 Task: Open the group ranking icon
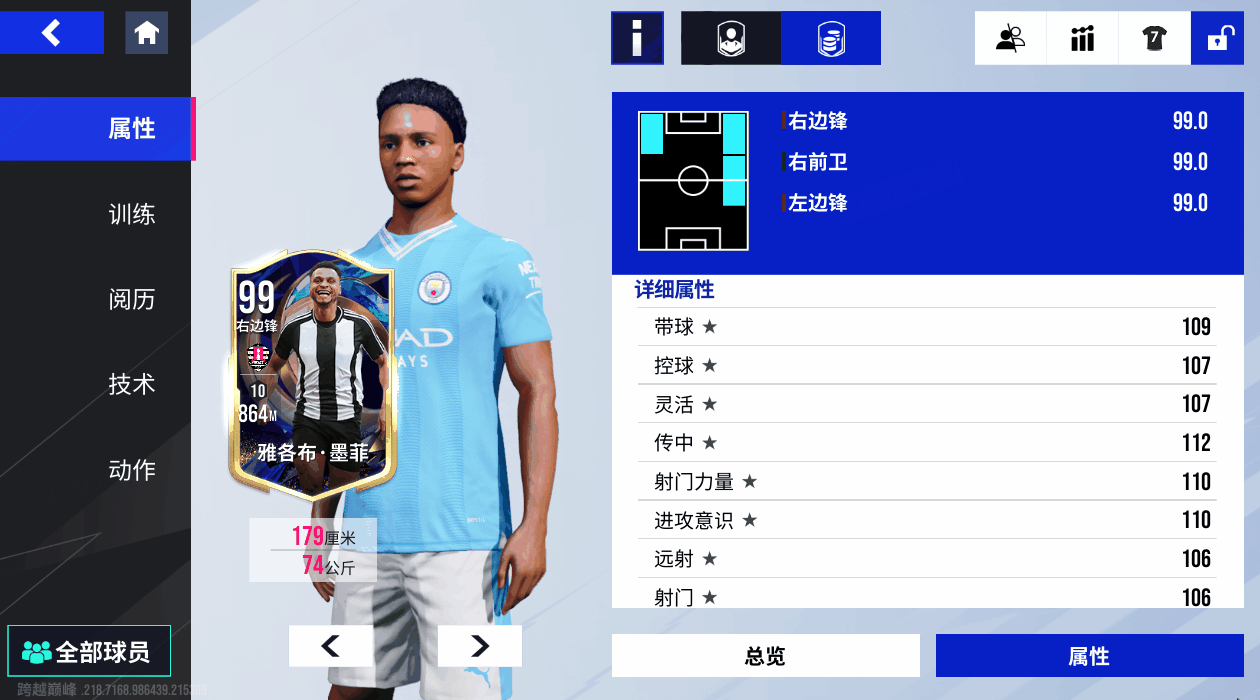tap(1082, 38)
